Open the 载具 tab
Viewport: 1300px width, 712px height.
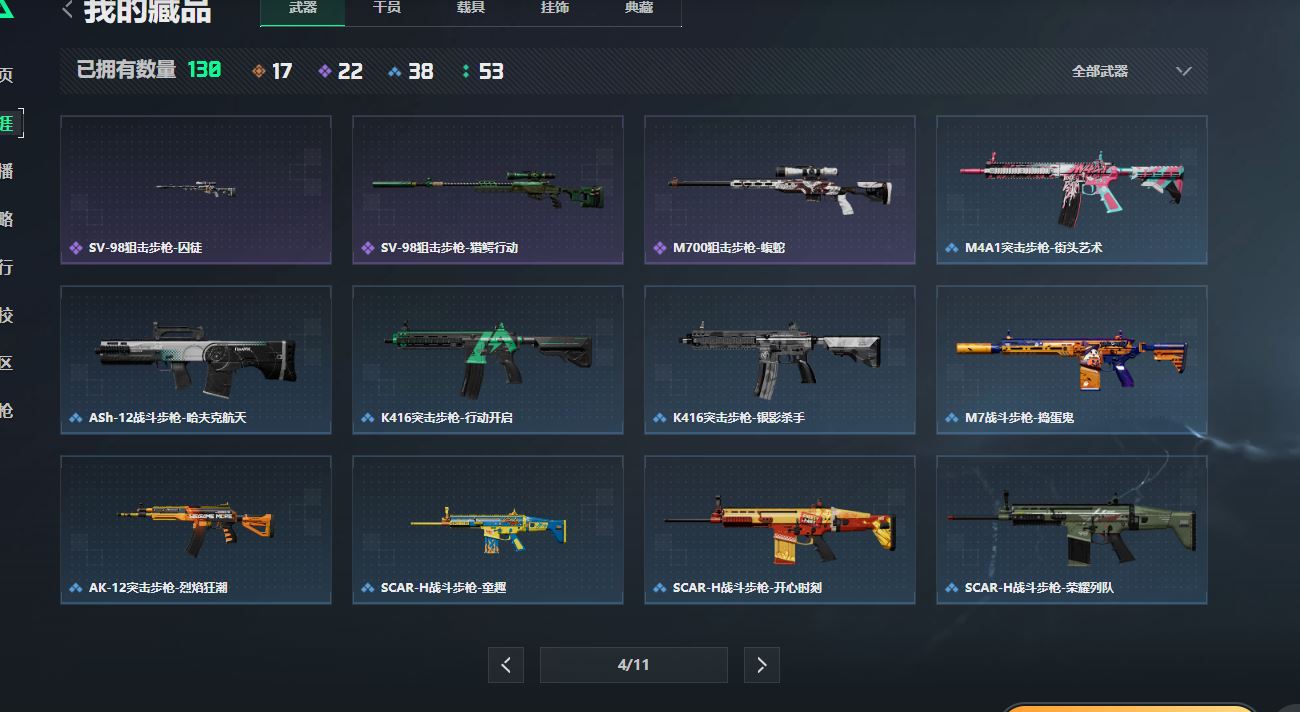tap(471, 9)
